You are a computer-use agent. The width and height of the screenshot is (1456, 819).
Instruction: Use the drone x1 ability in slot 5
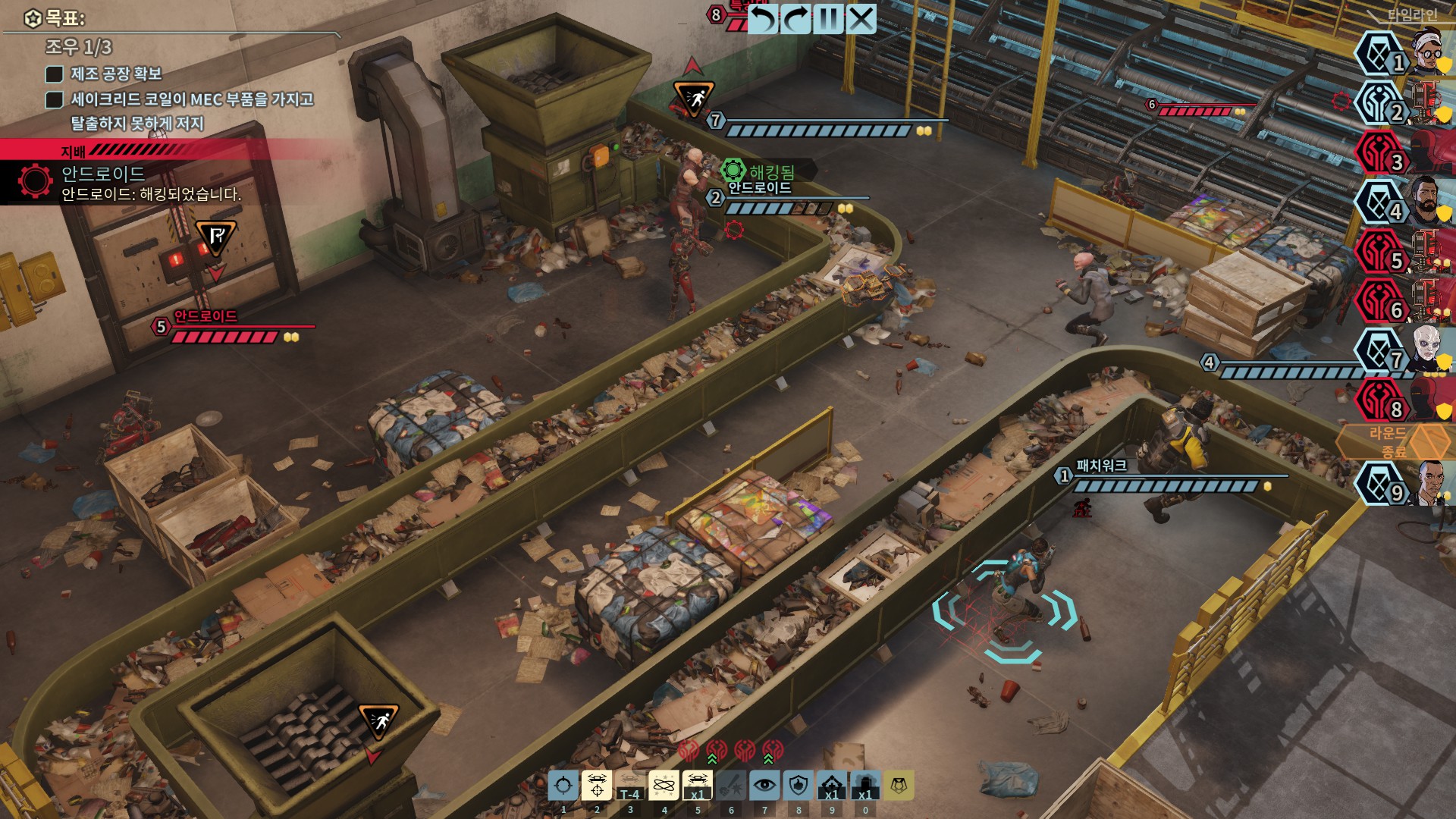tap(697, 786)
